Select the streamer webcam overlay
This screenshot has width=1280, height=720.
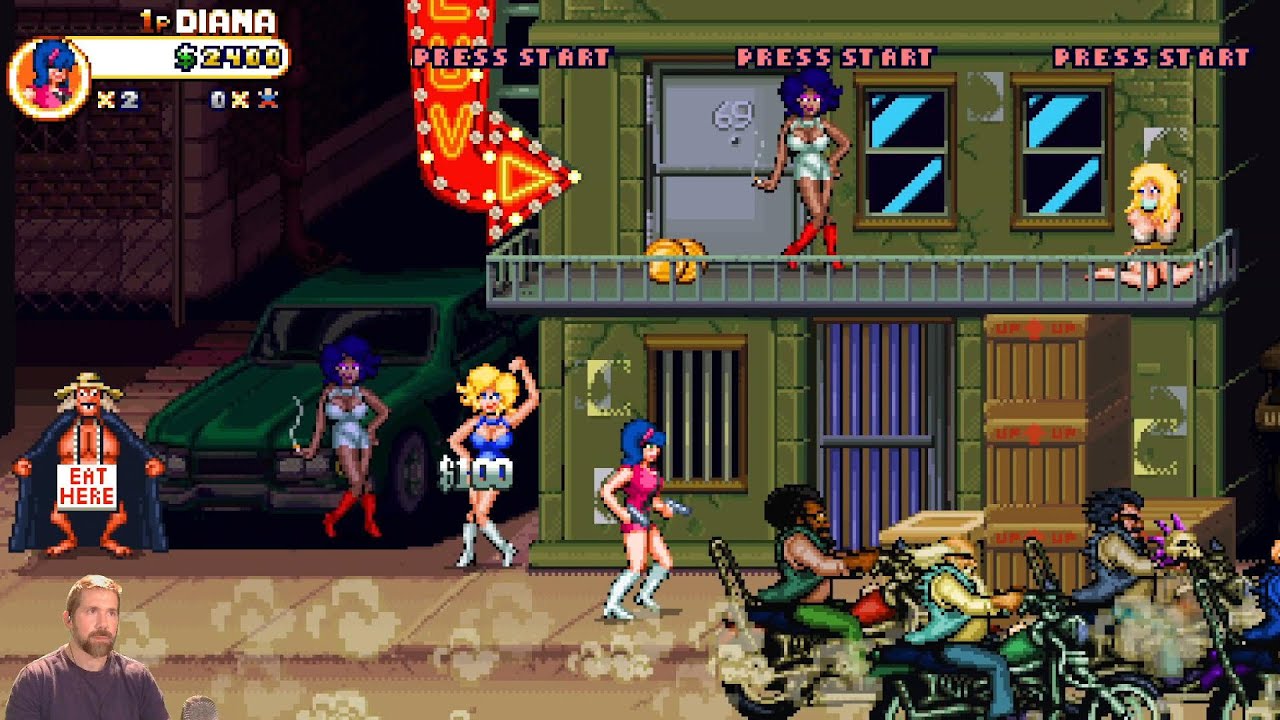pos(93,650)
